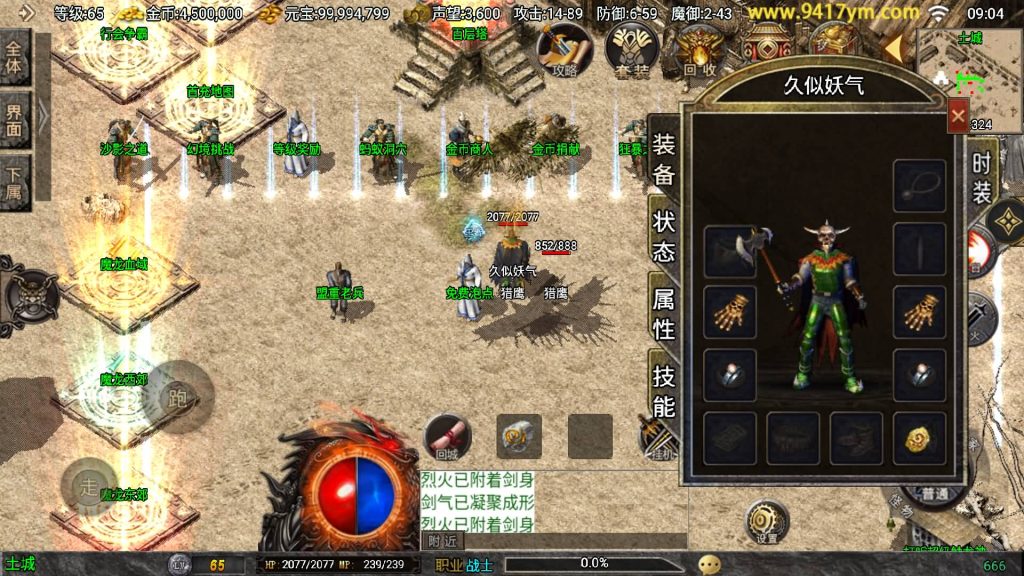Screen dimensions: 1024x576
Task: Use the 回城 return-to-town scroll
Action: click(x=447, y=438)
